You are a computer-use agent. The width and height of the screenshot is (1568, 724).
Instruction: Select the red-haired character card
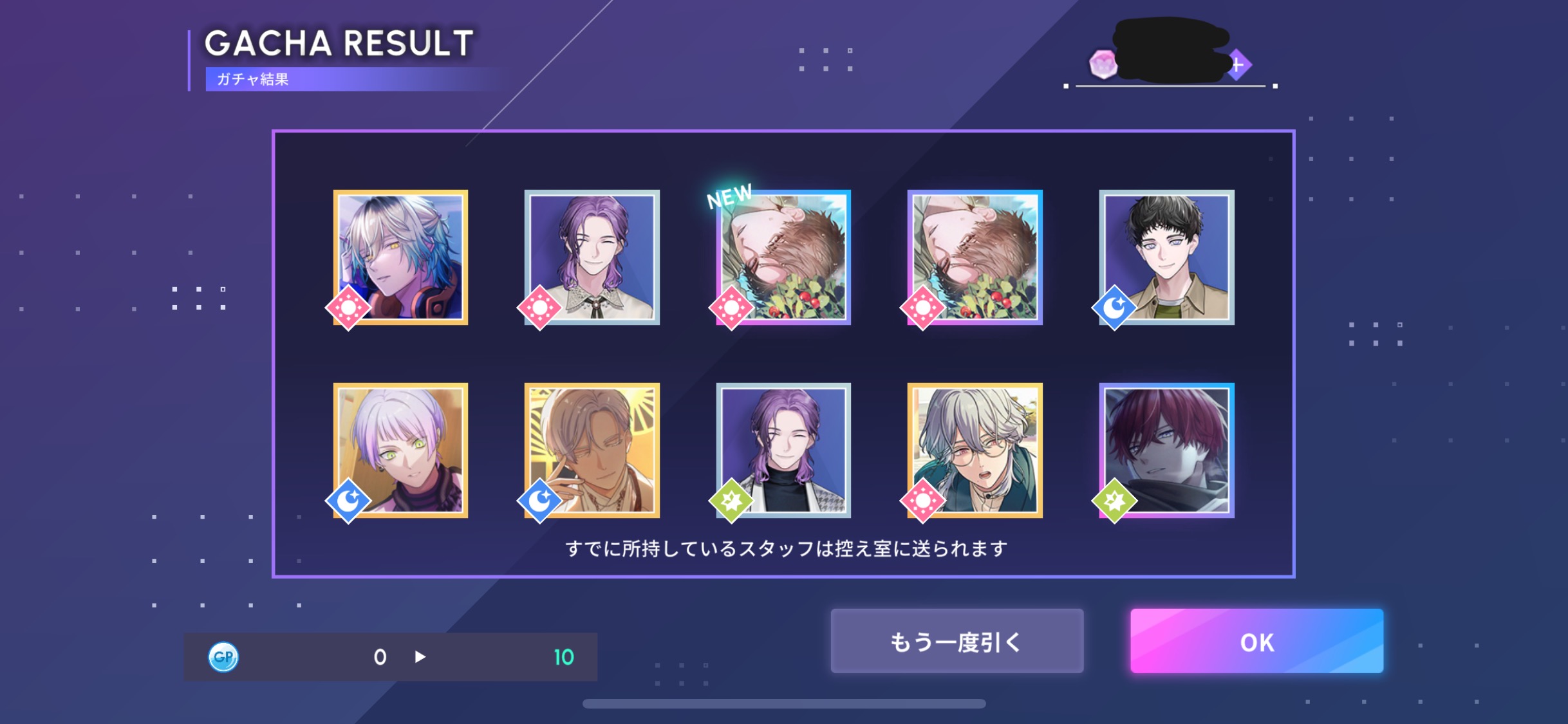click(1166, 450)
